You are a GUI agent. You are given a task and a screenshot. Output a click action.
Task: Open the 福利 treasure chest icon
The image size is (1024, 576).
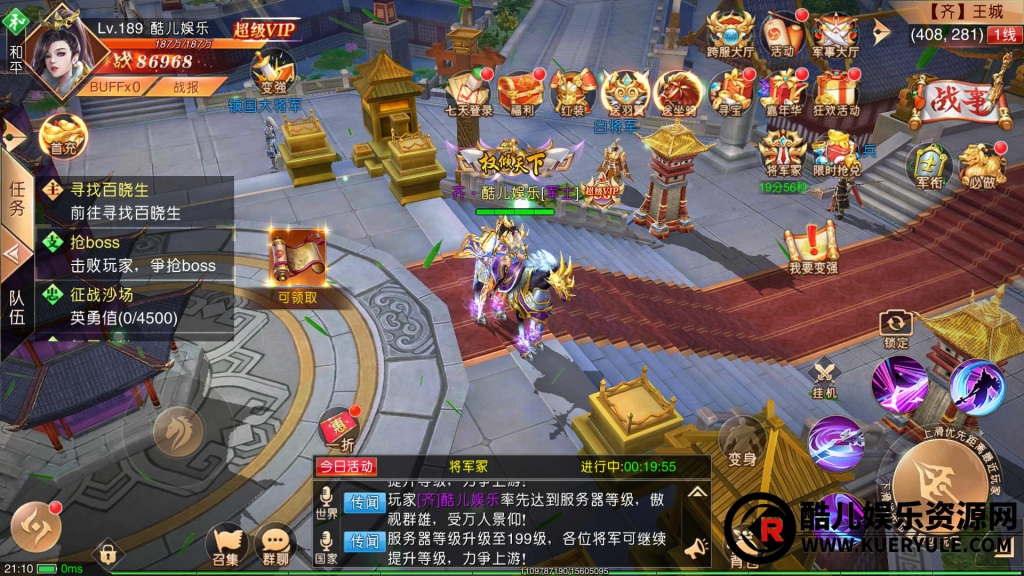pos(521,91)
